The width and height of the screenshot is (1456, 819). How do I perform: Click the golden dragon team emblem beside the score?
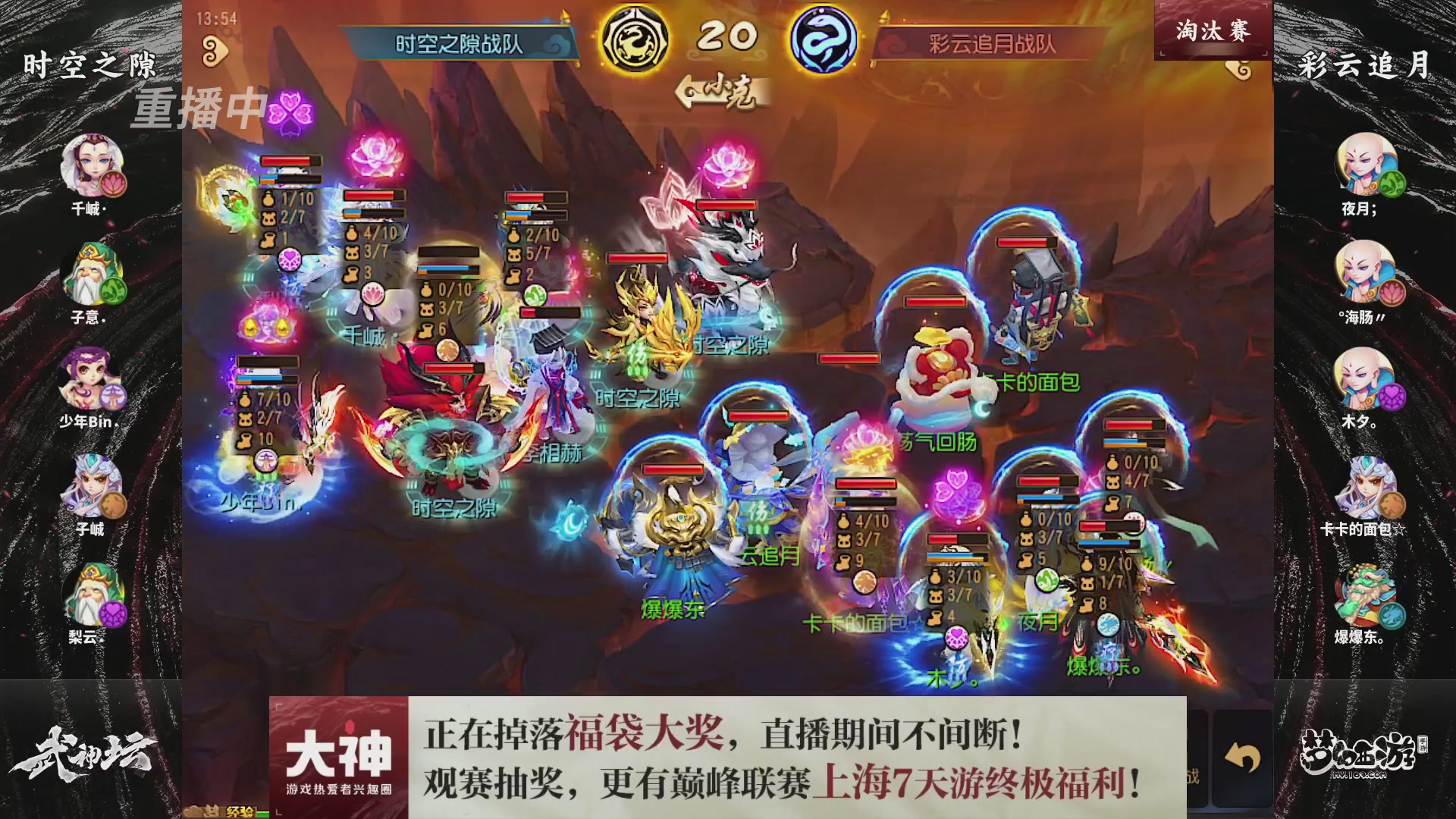(x=635, y=36)
